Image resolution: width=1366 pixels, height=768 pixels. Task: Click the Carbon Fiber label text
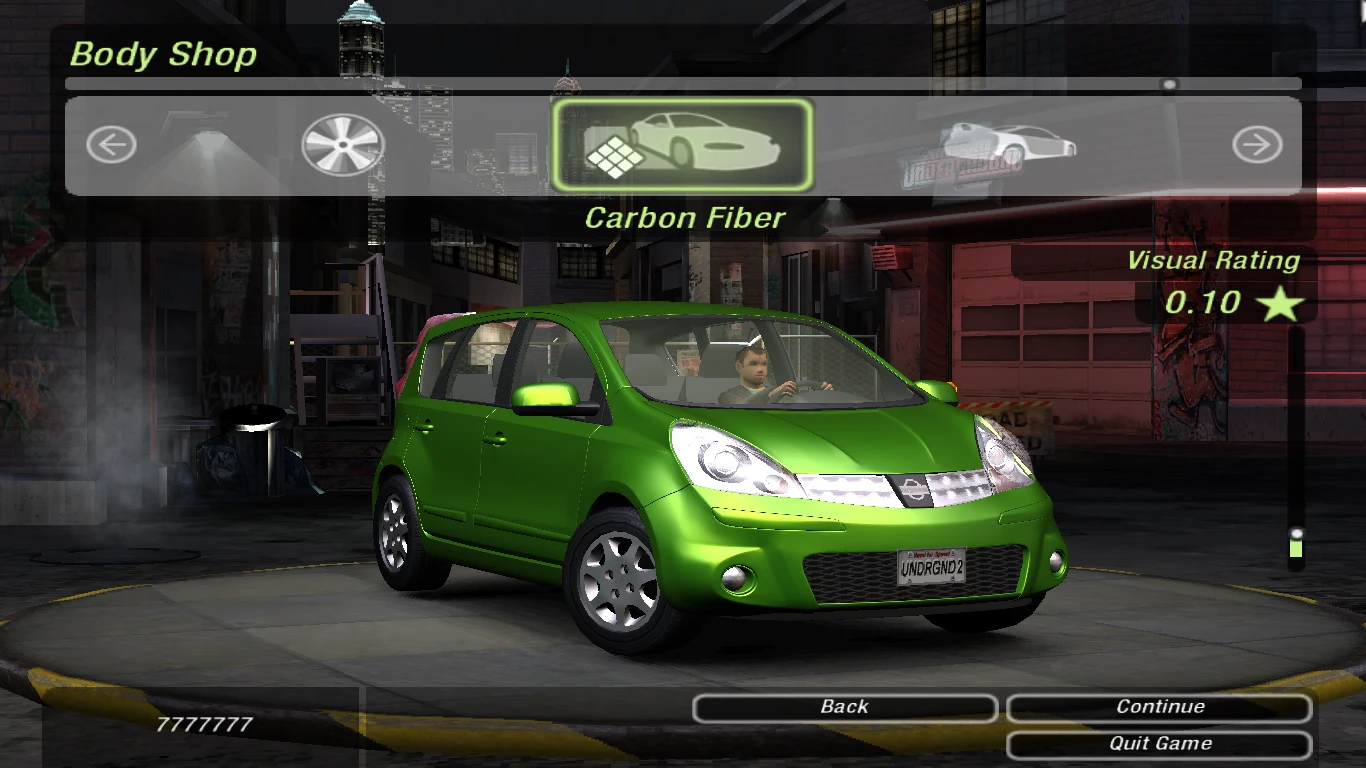click(x=685, y=218)
